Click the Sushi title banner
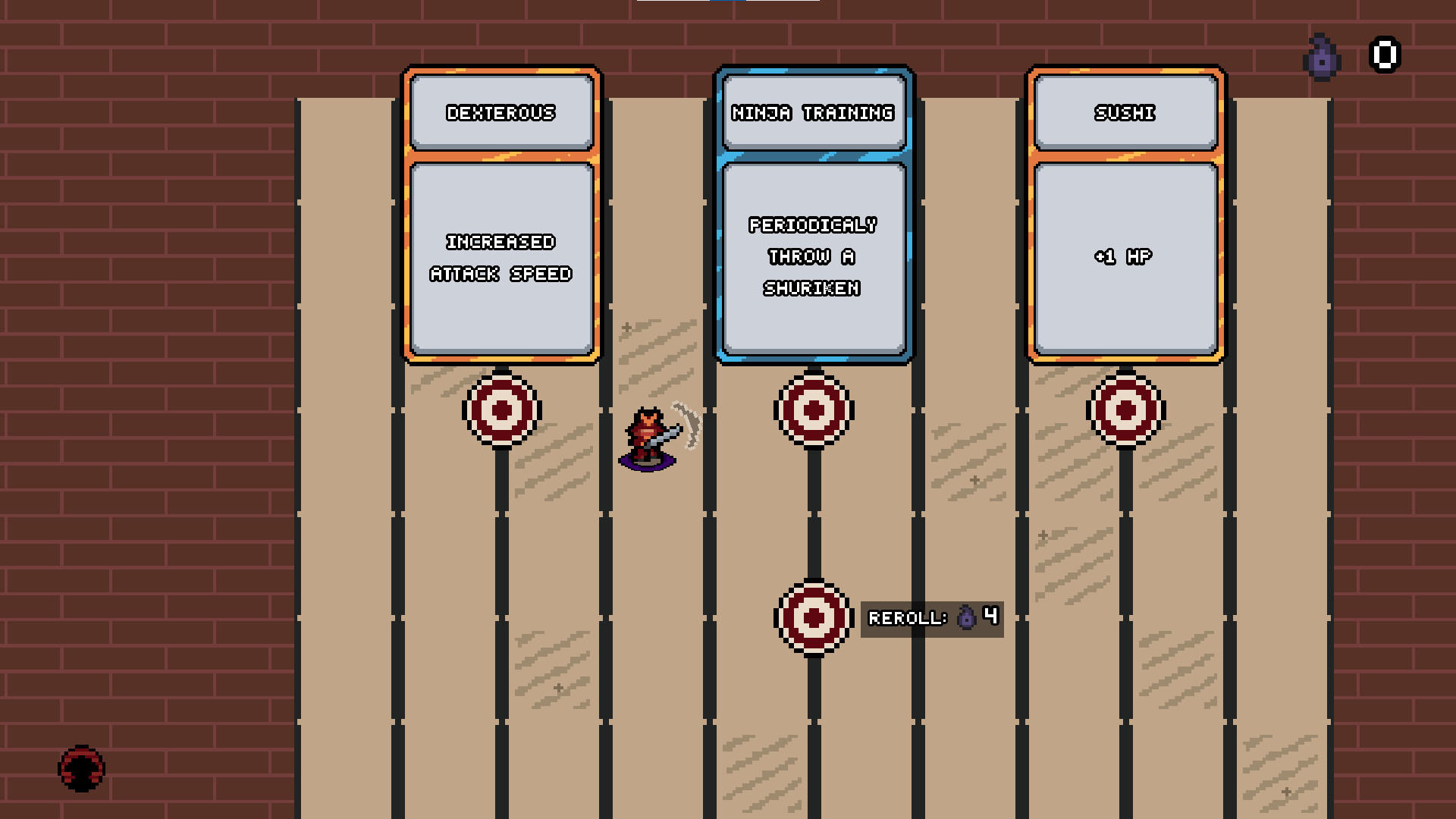Image resolution: width=1456 pixels, height=819 pixels. (1125, 114)
